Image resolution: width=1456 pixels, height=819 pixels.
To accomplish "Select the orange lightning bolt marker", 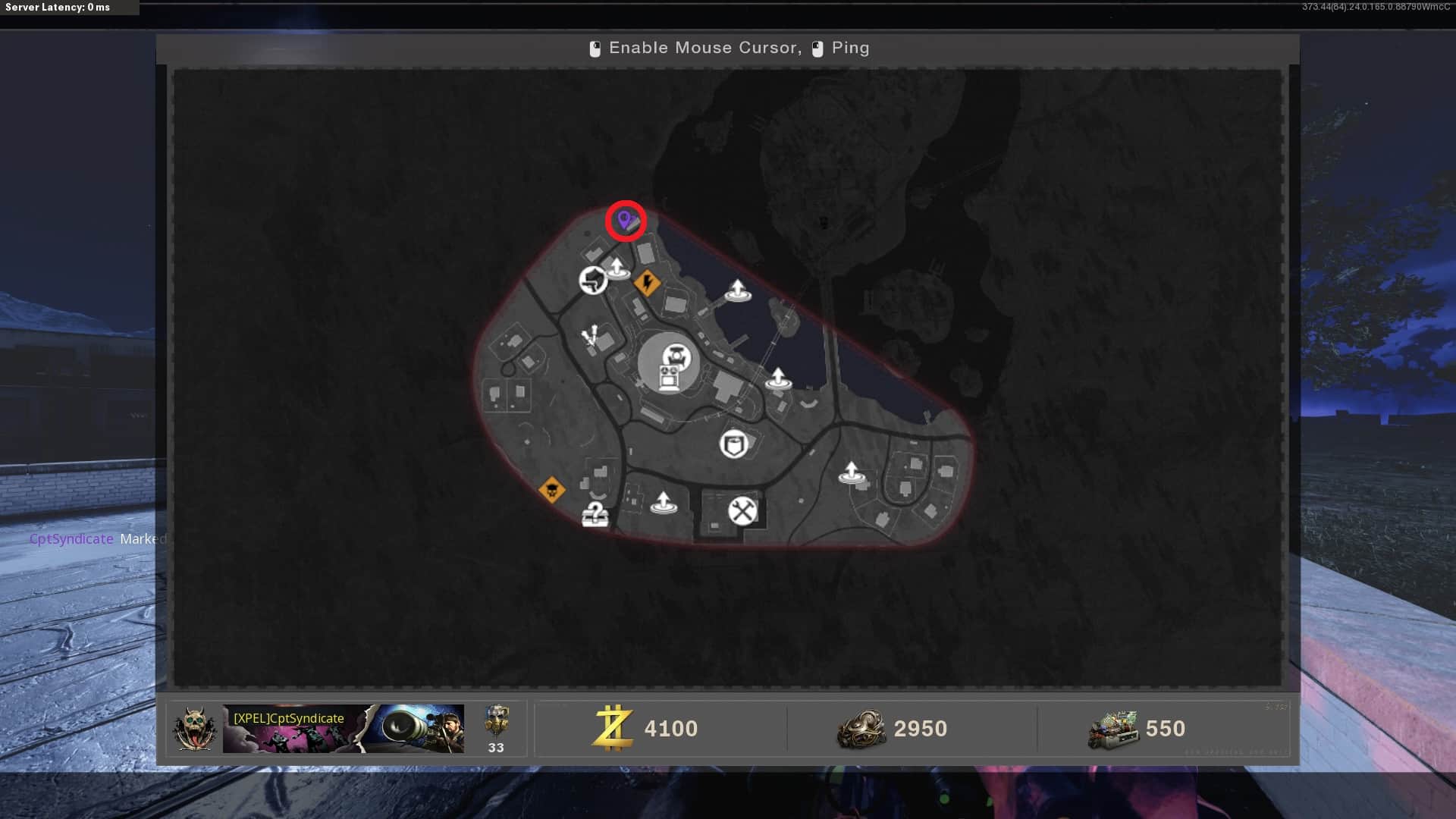I will point(647,283).
